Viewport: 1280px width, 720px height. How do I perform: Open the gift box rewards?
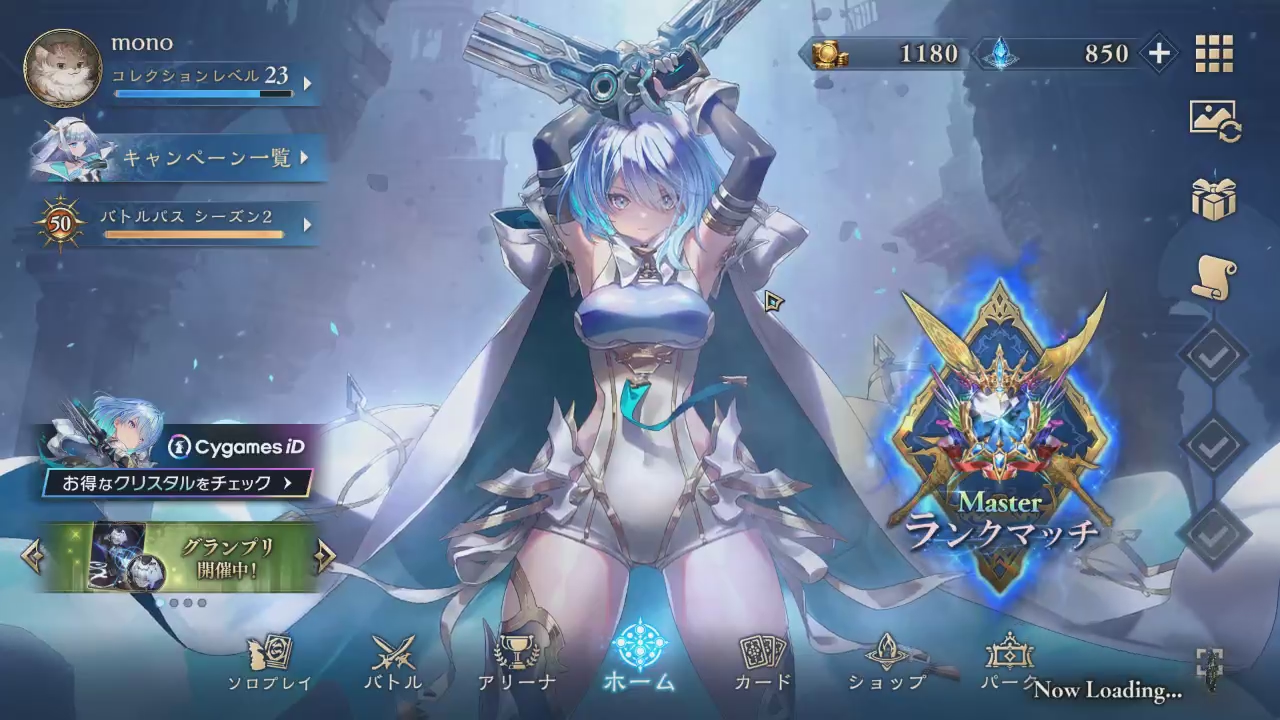1214,199
